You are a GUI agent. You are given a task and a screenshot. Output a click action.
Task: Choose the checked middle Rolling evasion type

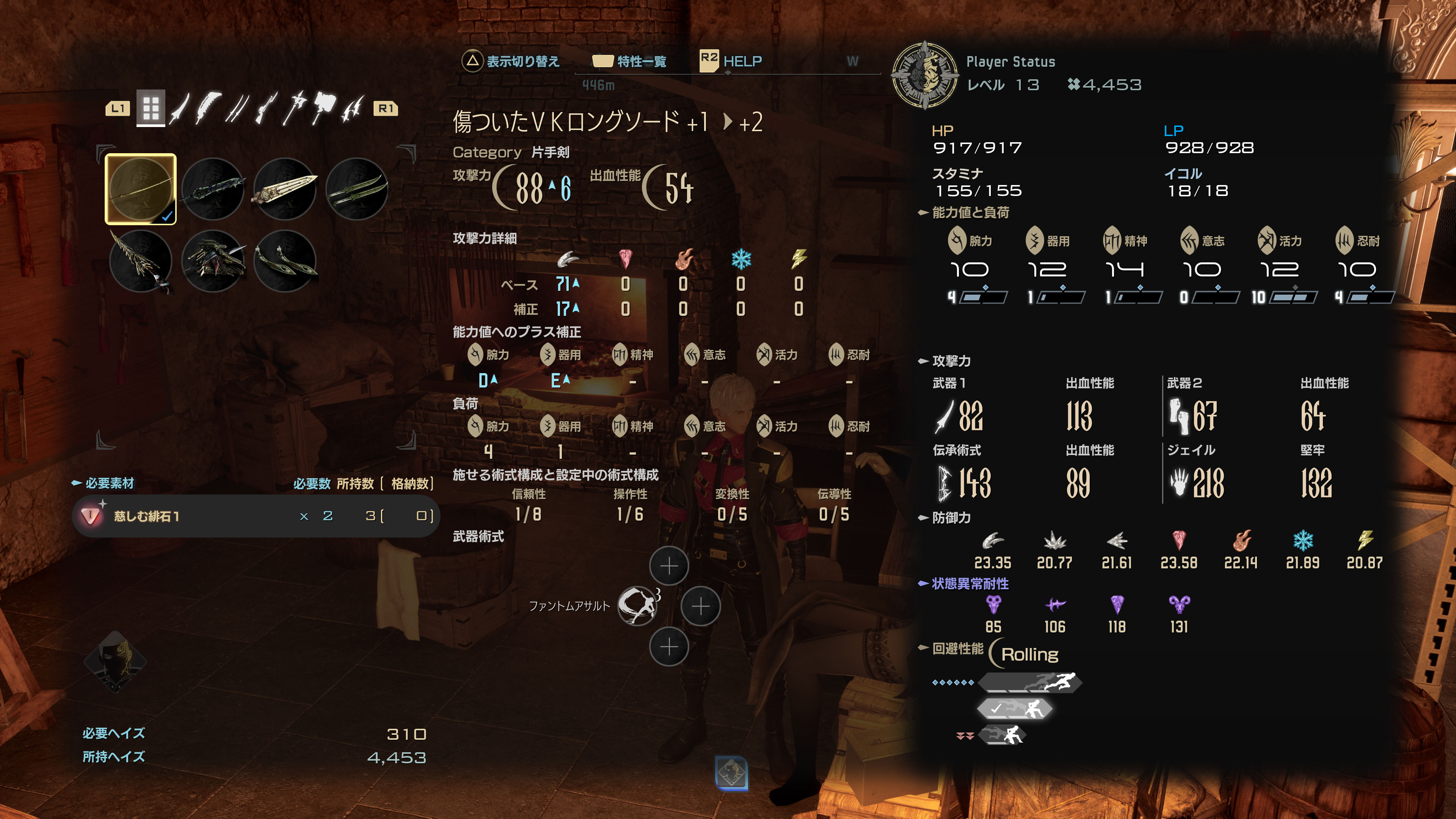click(1015, 708)
